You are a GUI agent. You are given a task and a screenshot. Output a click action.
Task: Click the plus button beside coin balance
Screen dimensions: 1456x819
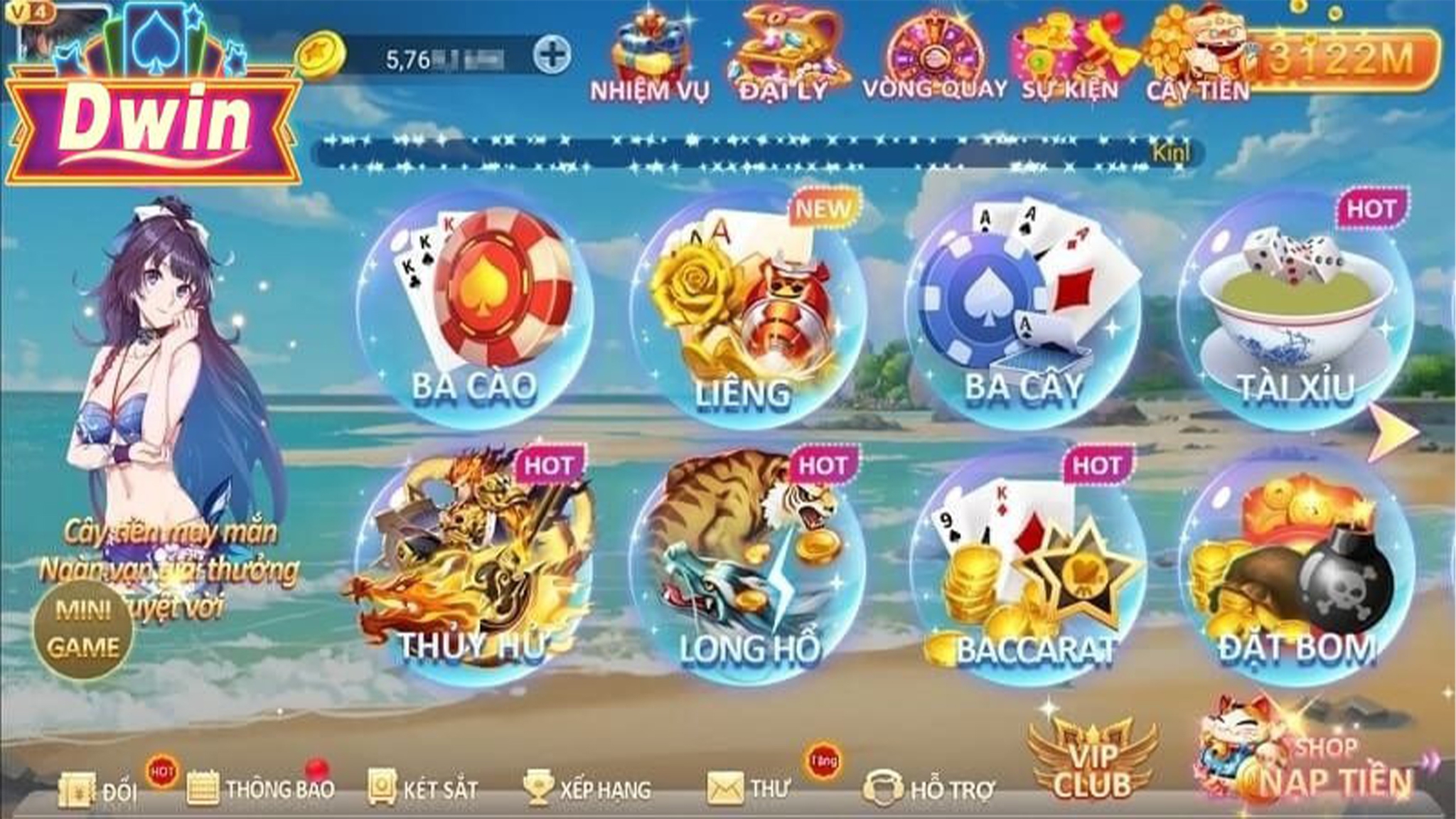552,55
